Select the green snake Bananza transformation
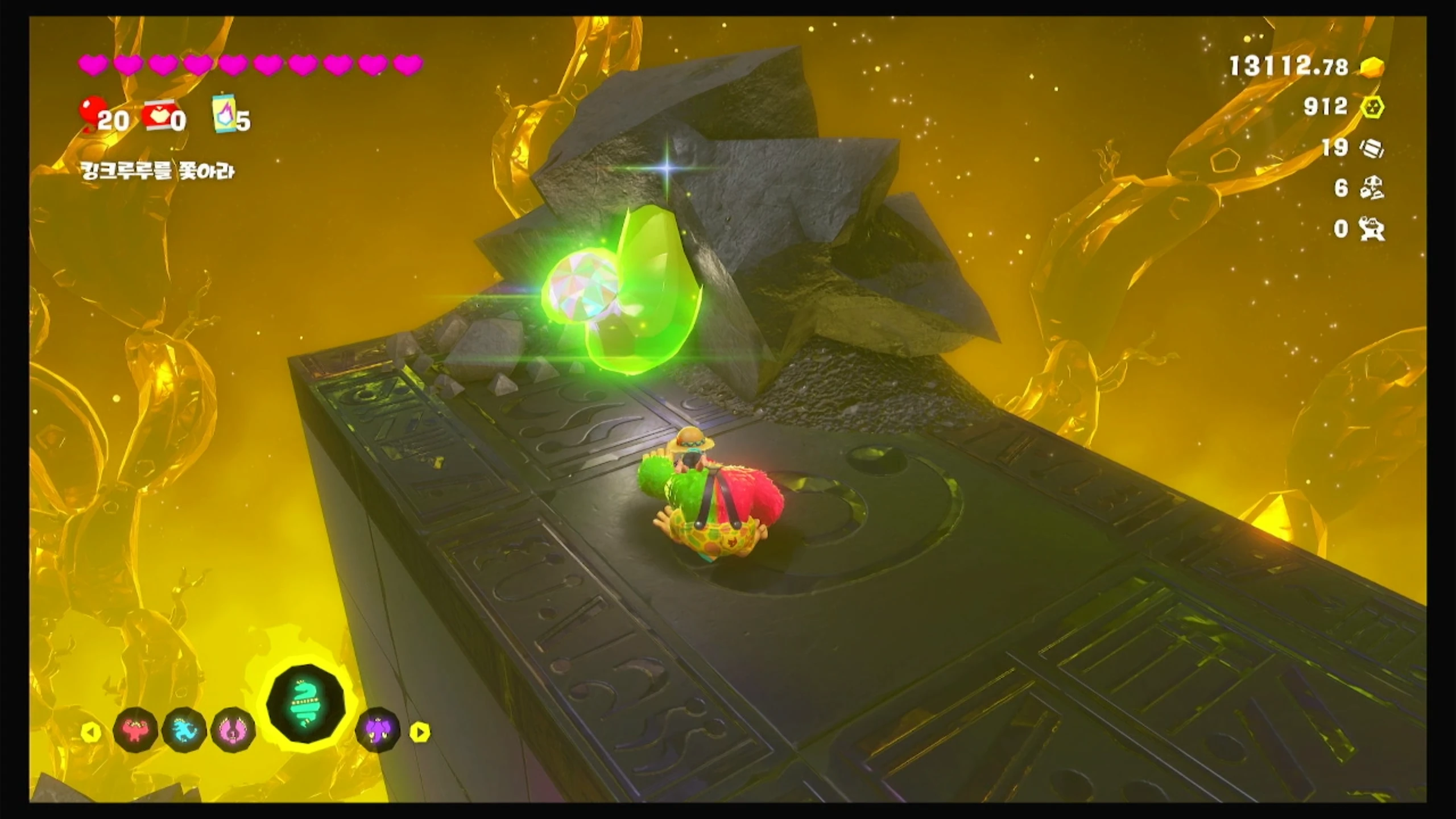The height and width of the screenshot is (819, 1456). (306, 707)
